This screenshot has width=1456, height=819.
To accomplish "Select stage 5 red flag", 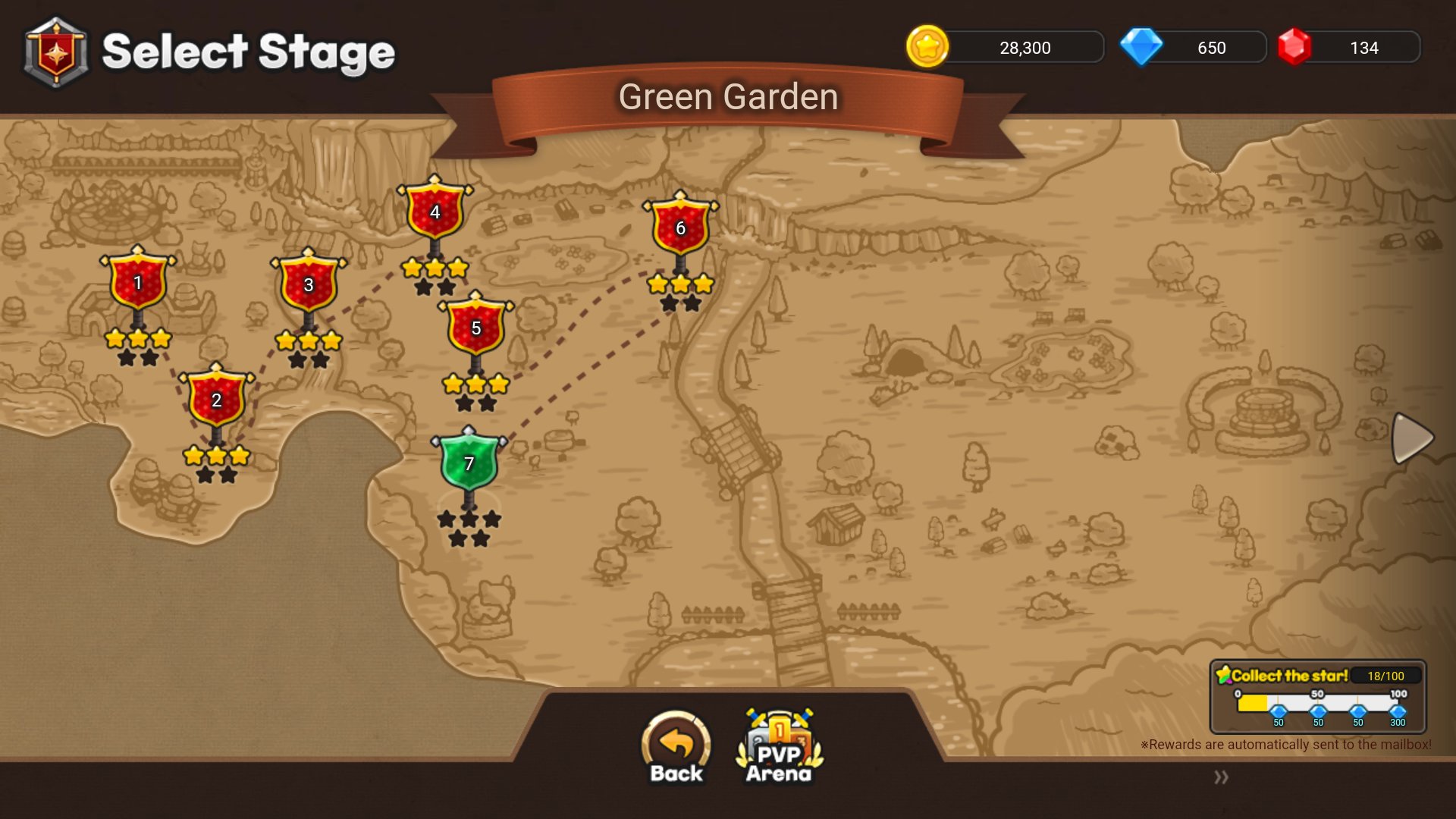I will tap(475, 329).
